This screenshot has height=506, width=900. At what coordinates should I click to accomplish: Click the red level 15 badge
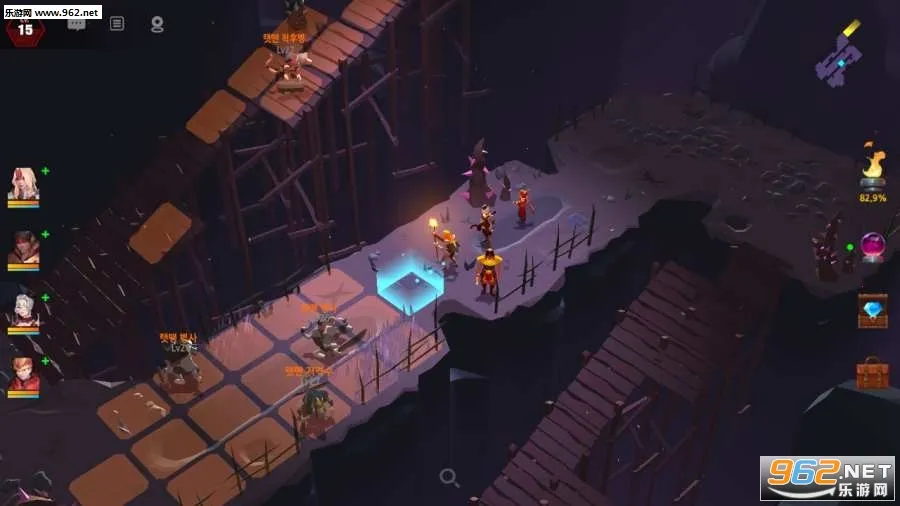25,30
